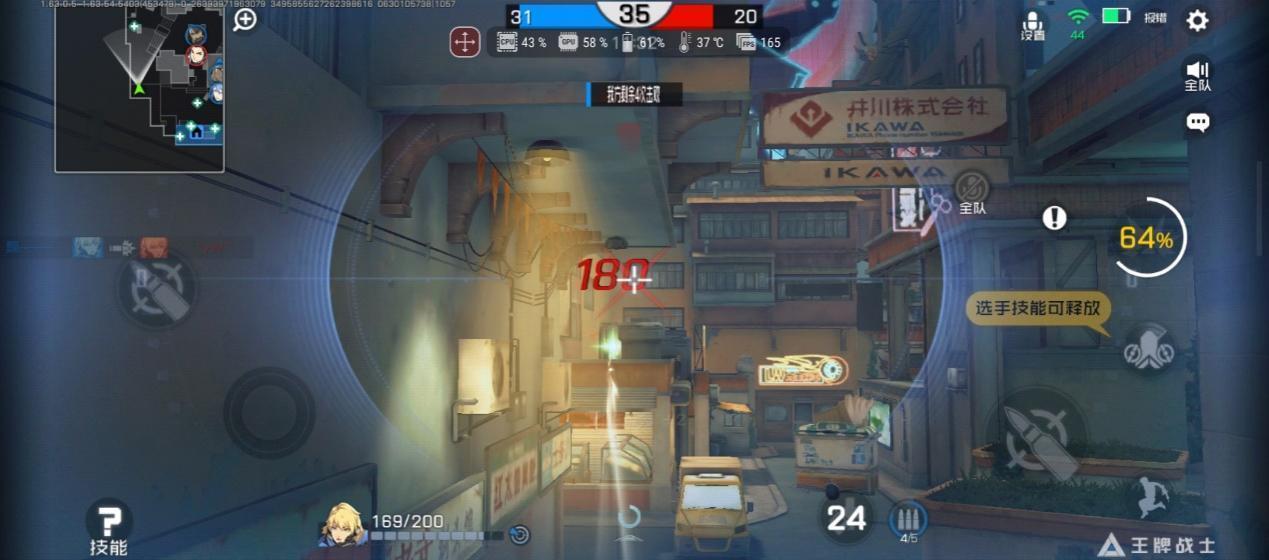Click the red crosshair overlay move icon
Image resolution: width=1269 pixels, height=560 pixels.
coord(464,42)
